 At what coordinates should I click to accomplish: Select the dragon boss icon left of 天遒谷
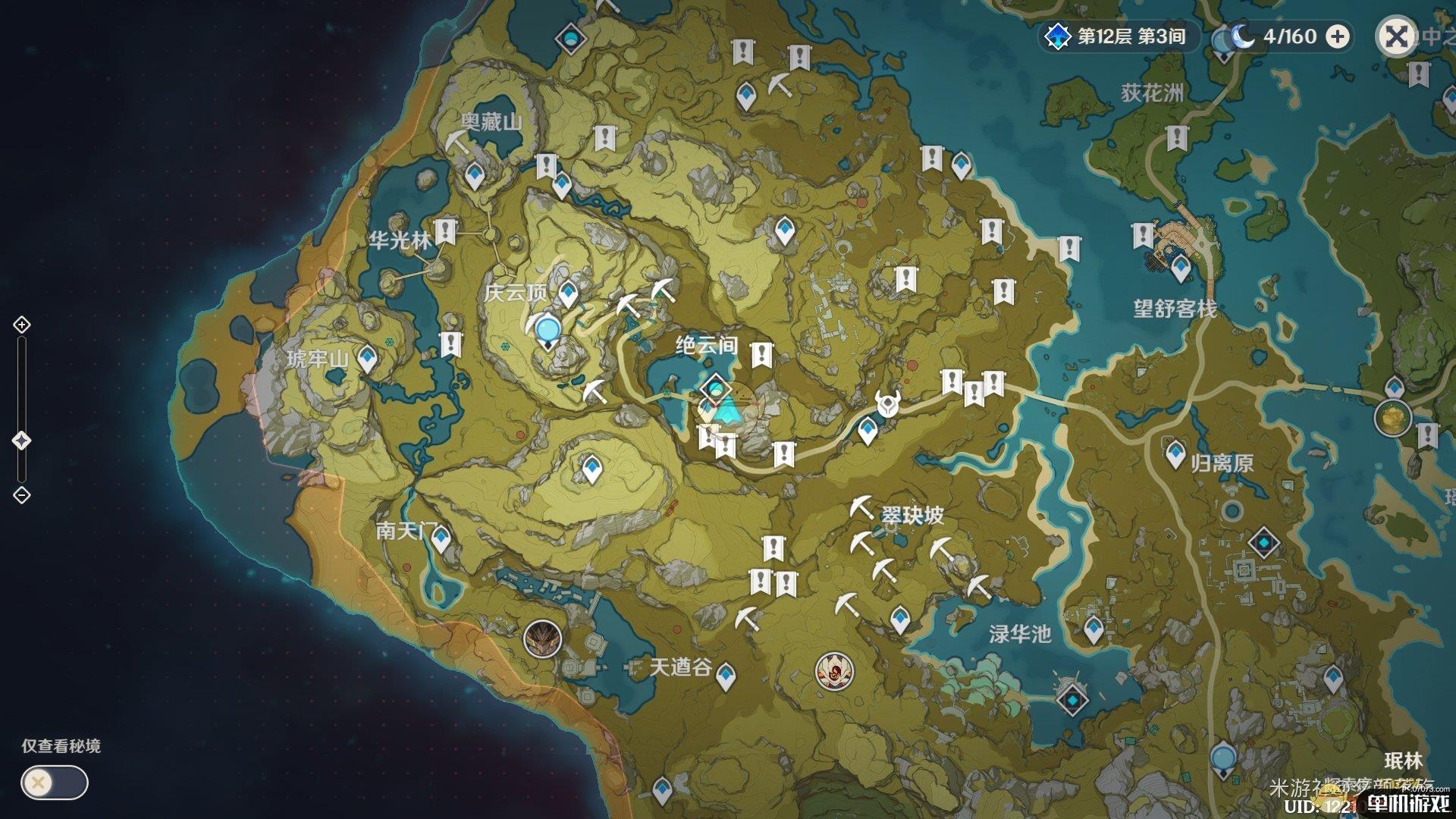pos(542,638)
